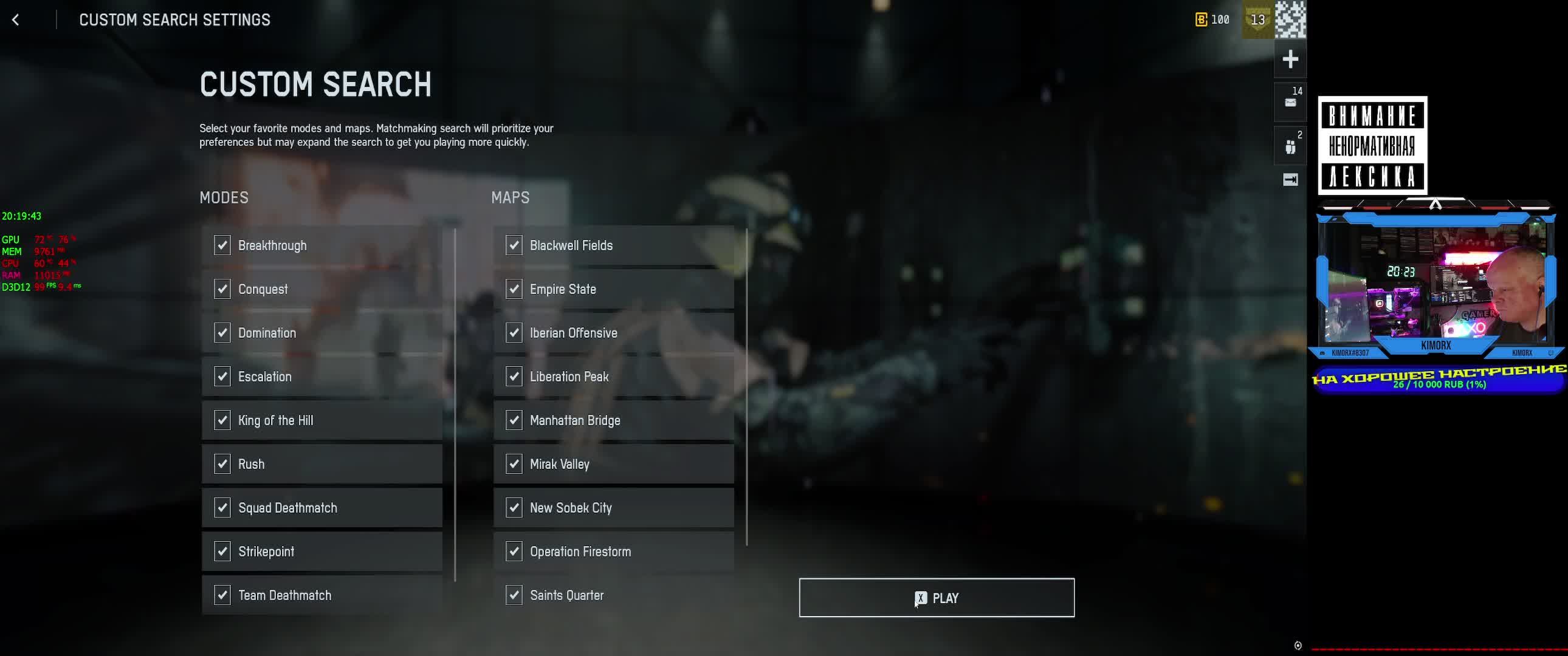
Task: Toggle the Iberian Offensive map
Action: [x=514, y=333]
